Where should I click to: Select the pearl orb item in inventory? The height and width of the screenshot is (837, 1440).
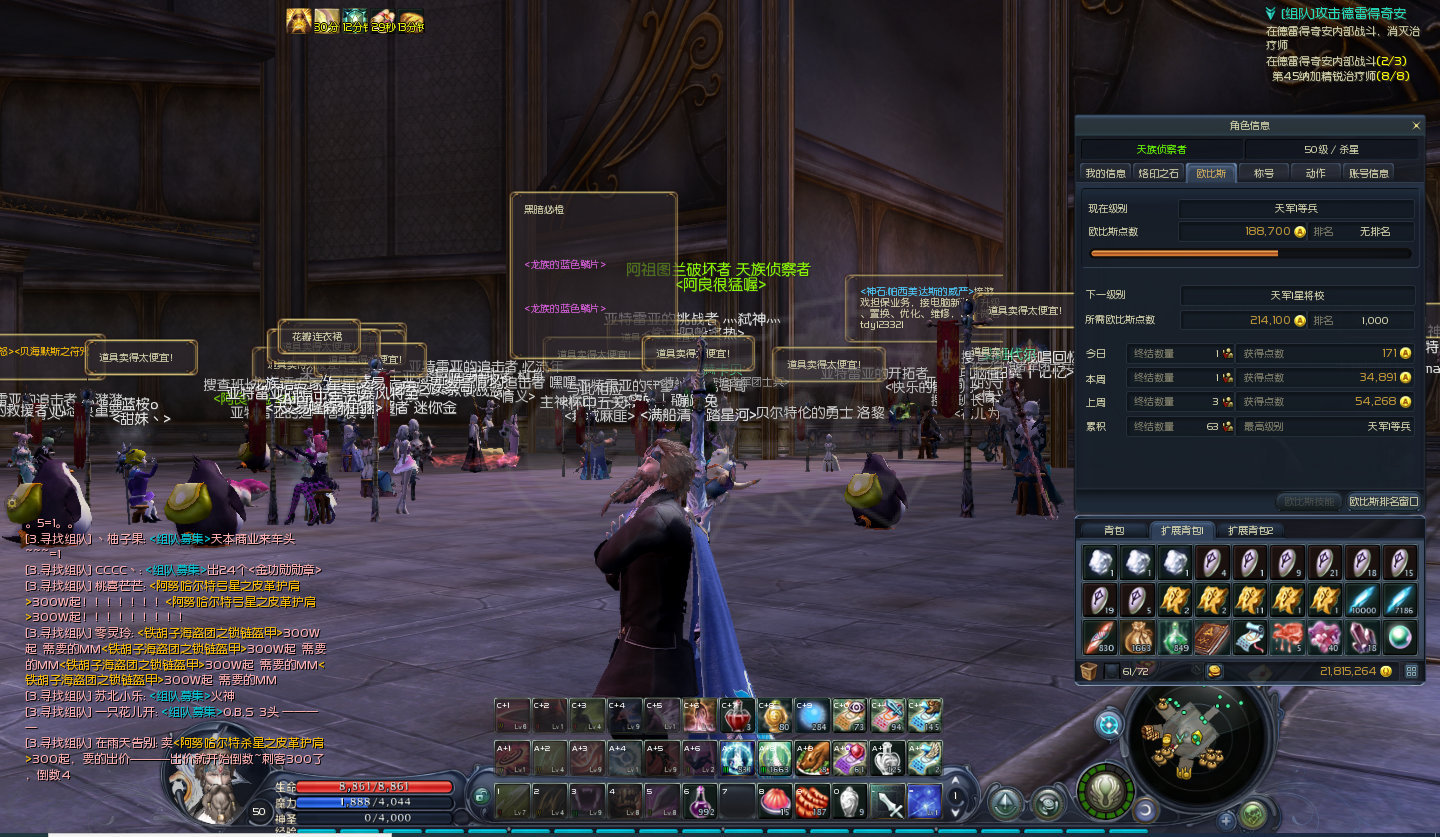tap(1400, 637)
